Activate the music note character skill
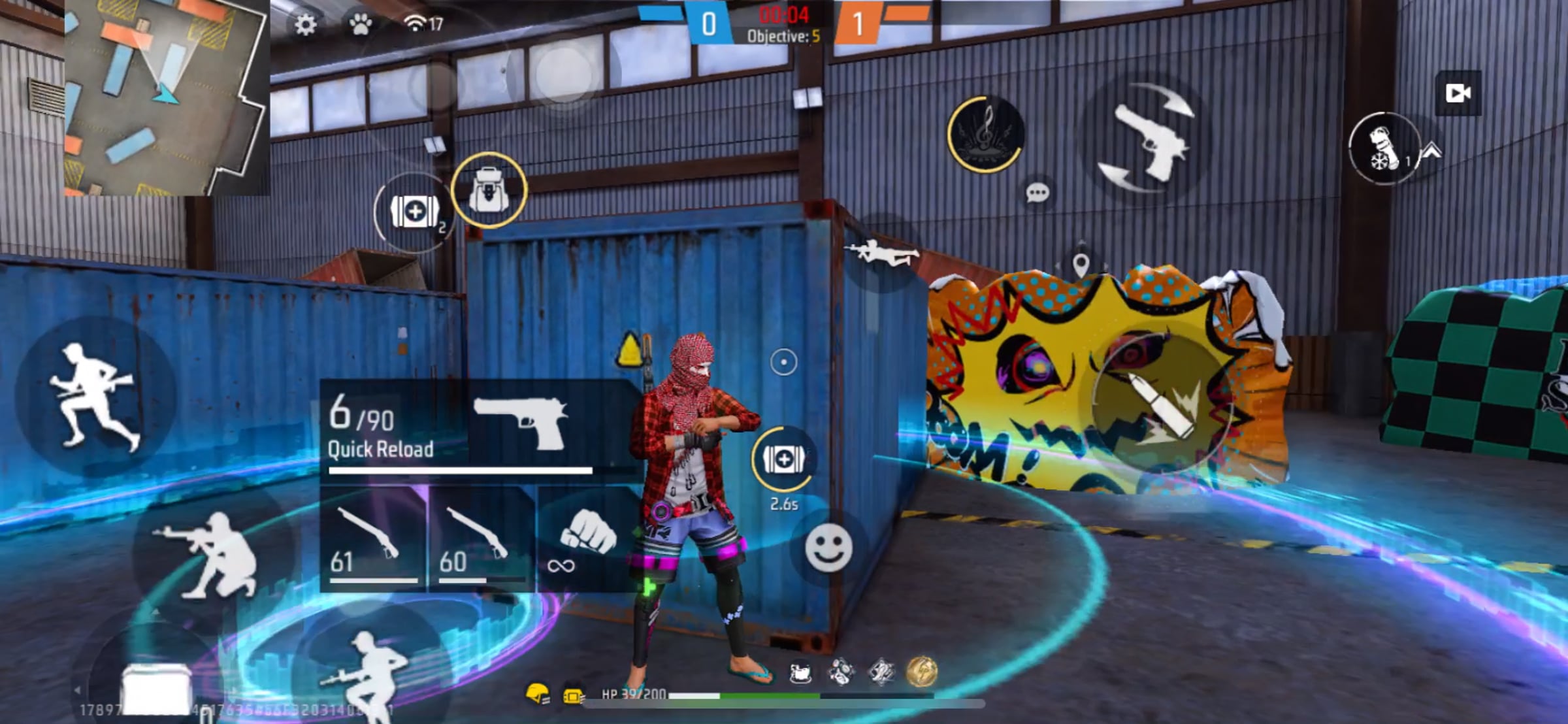 click(x=986, y=134)
